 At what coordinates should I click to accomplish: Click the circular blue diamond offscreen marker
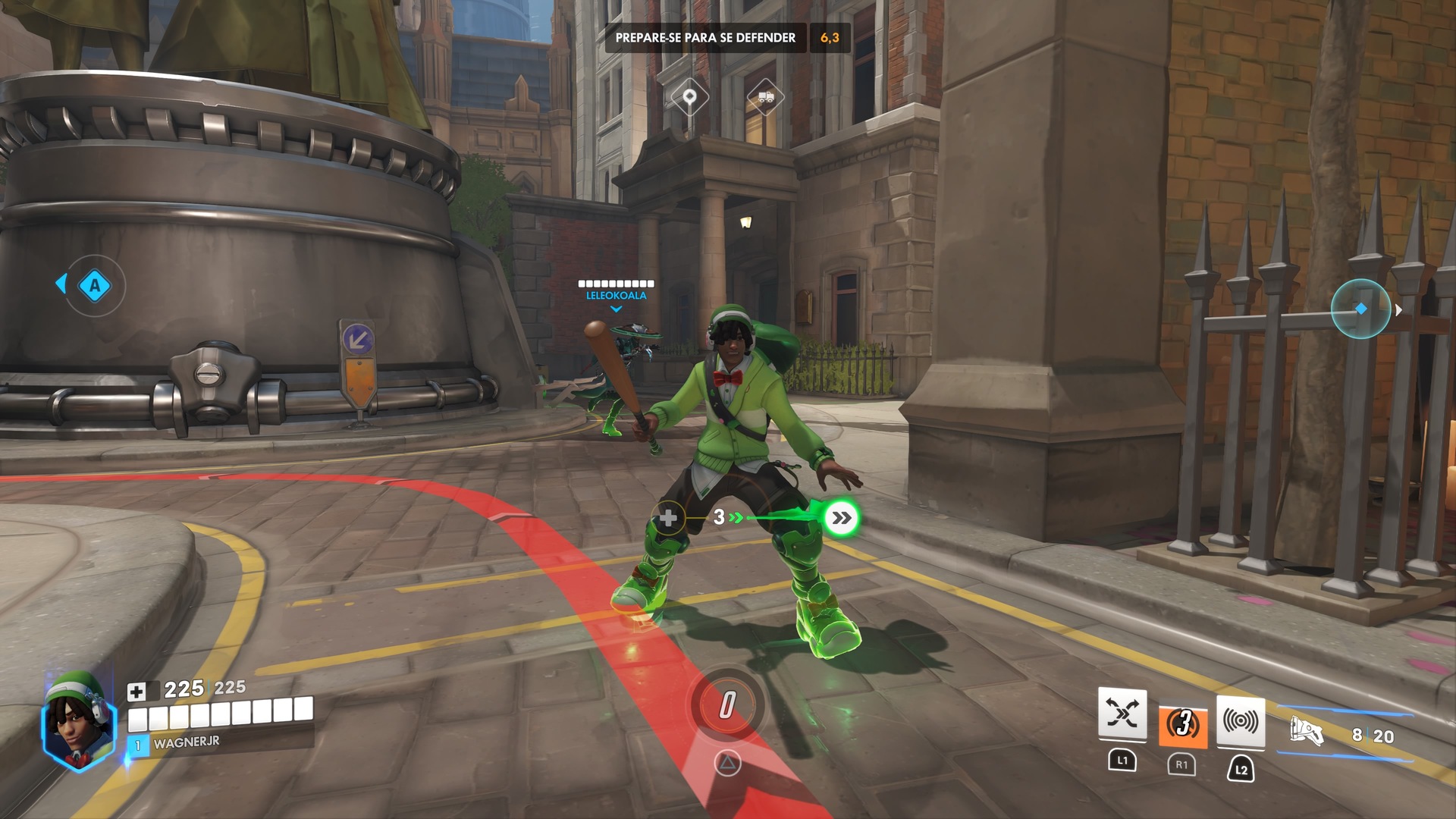coord(1360,309)
